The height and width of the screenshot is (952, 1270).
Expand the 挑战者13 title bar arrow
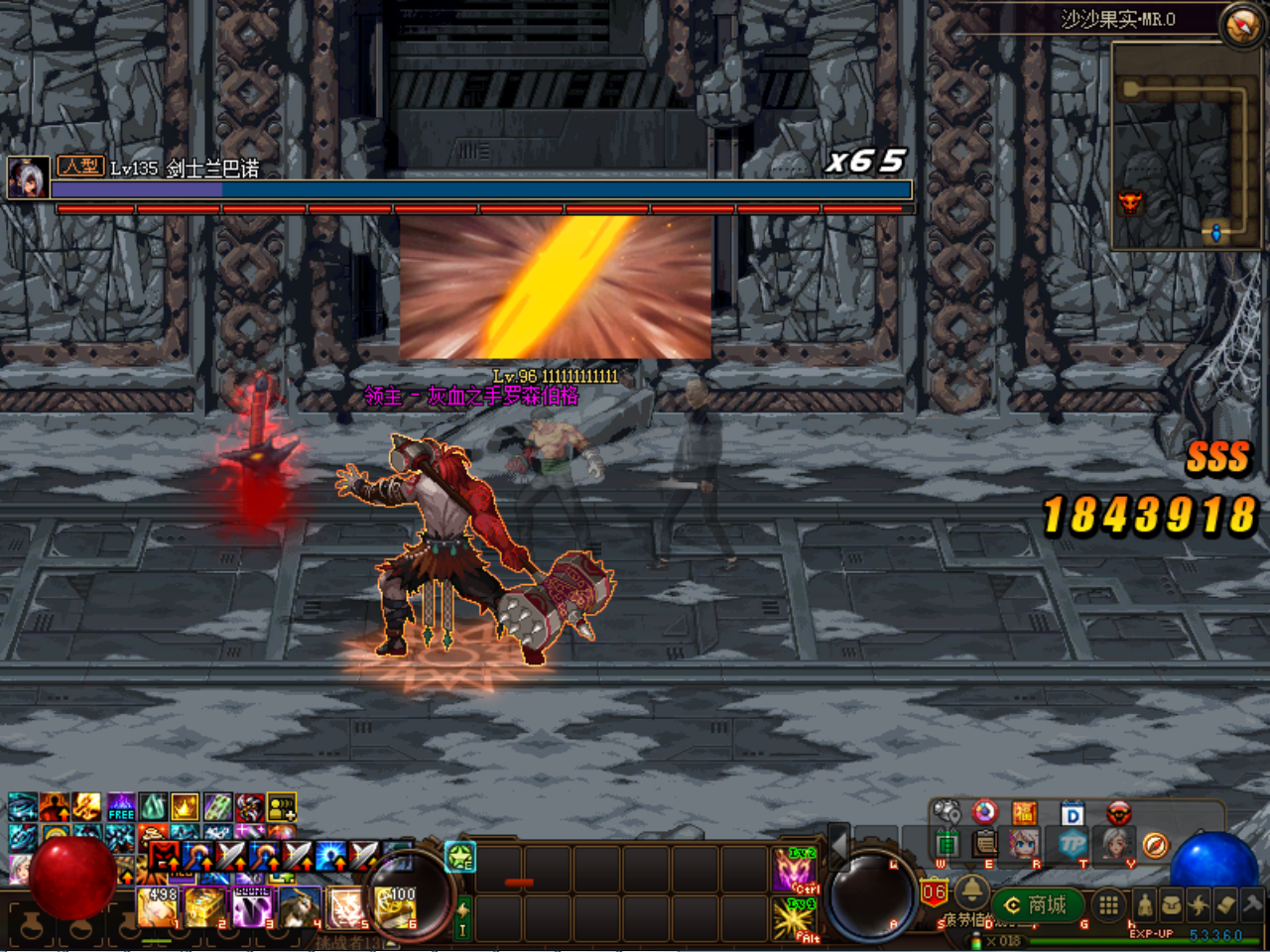coord(390,941)
